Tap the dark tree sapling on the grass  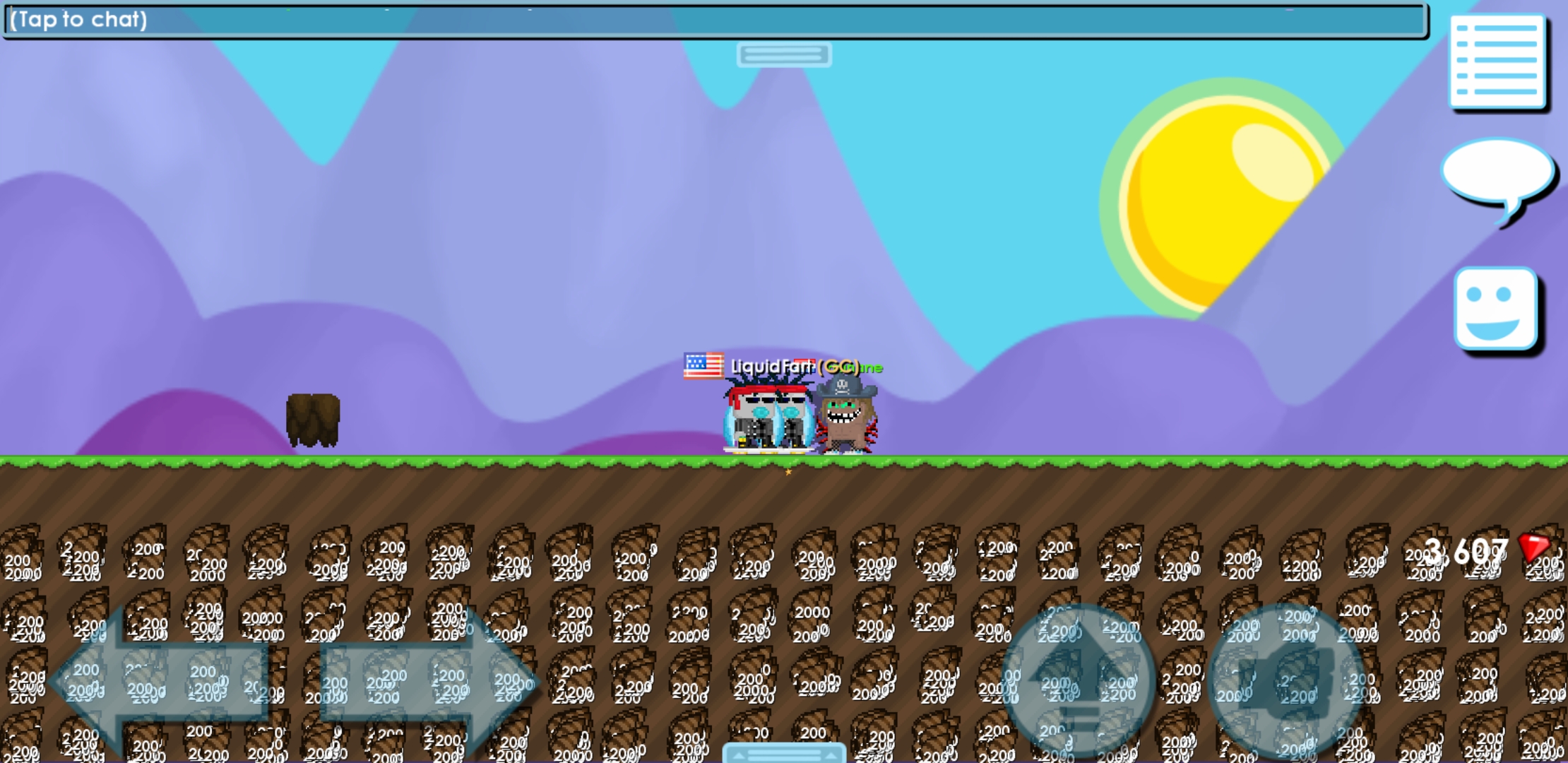click(x=314, y=420)
